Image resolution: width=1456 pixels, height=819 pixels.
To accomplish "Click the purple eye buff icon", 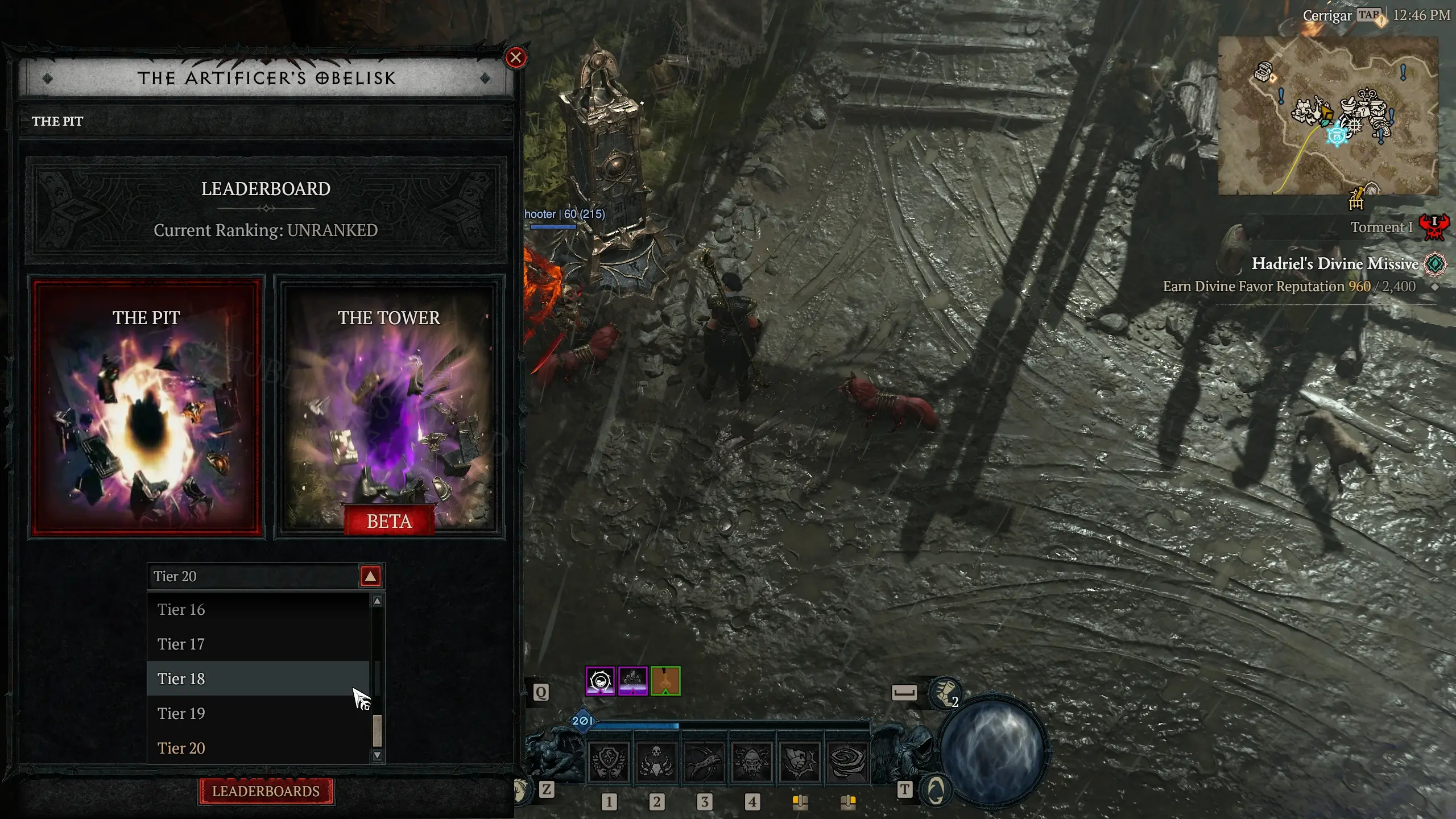I will pos(600,681).
